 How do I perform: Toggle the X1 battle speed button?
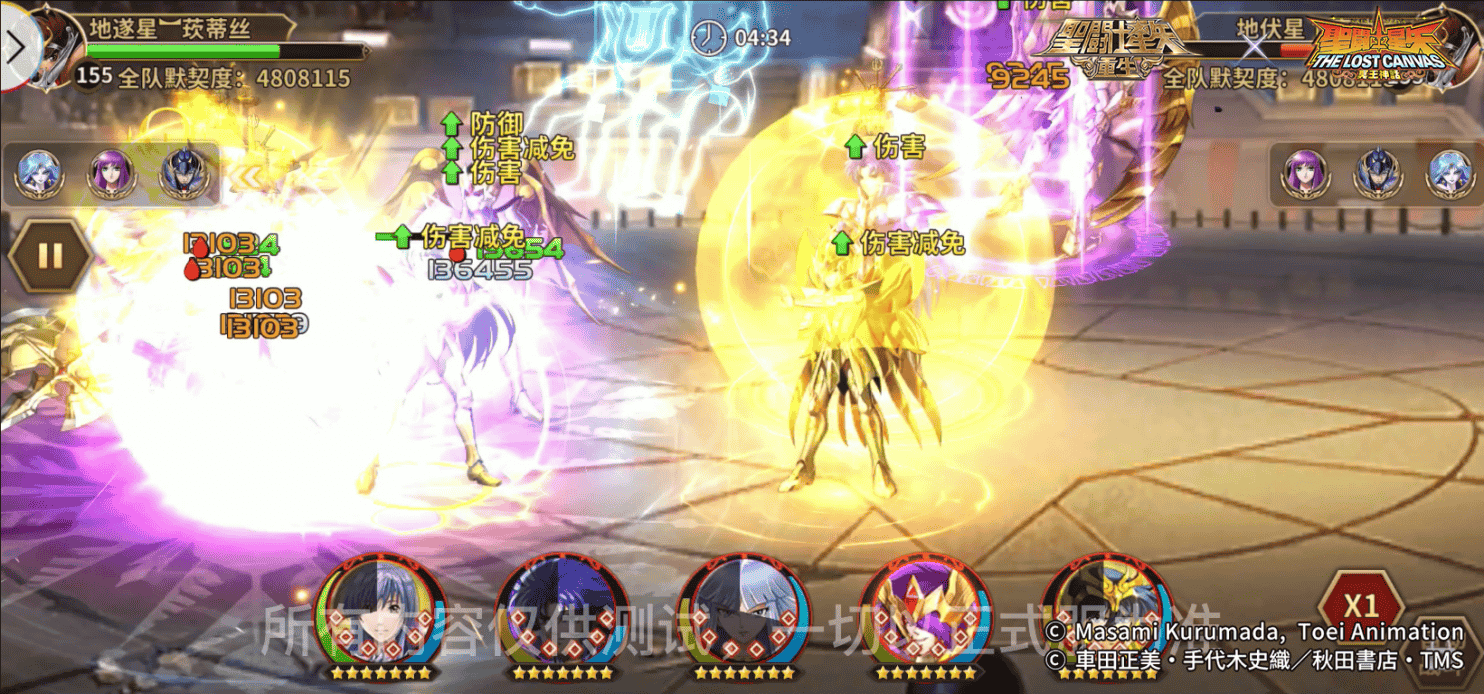(x=1360, y=604)
